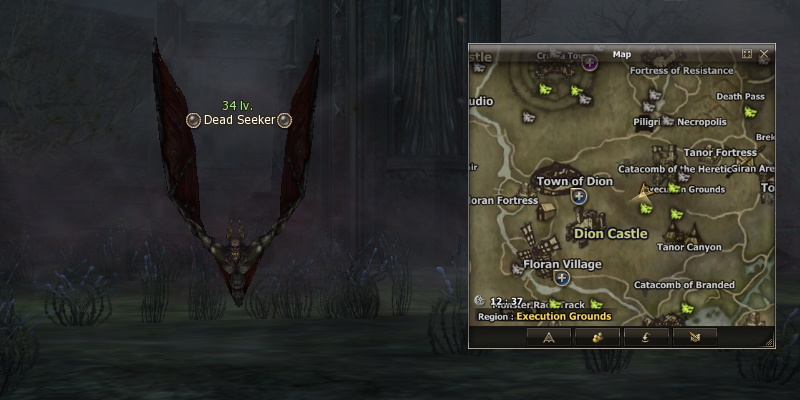Select Death Pass on the map
The image size is (800, 400).
[x=740, y=97]
